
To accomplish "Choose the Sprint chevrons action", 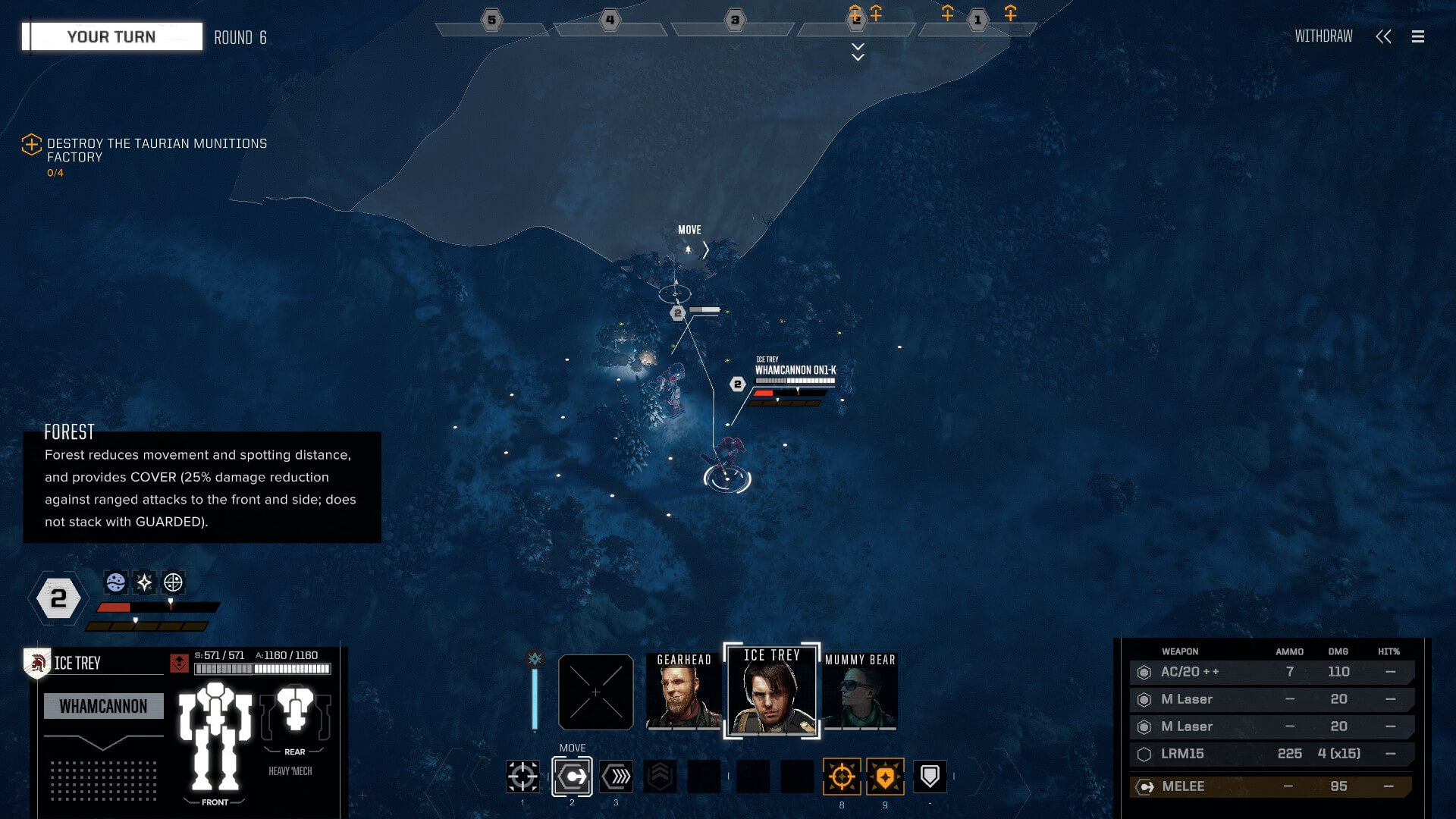I will tap(616, 777).
